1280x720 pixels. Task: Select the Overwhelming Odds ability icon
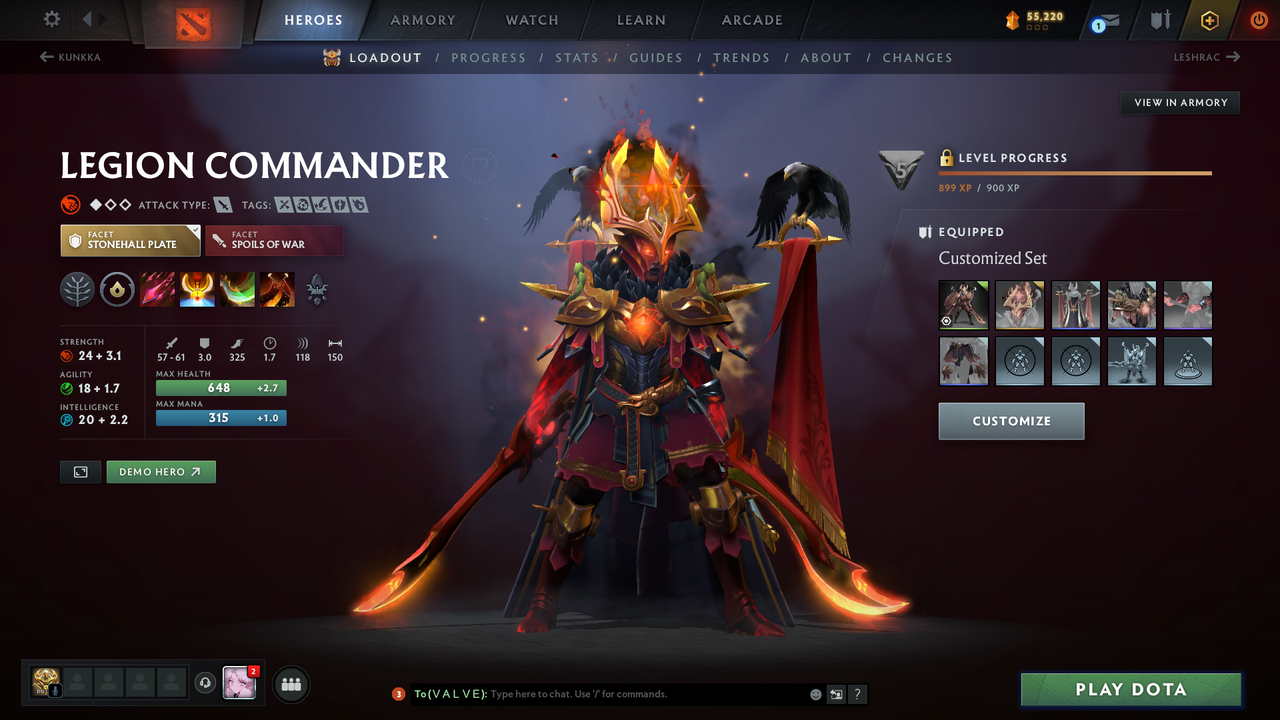[x=158, y=289]
